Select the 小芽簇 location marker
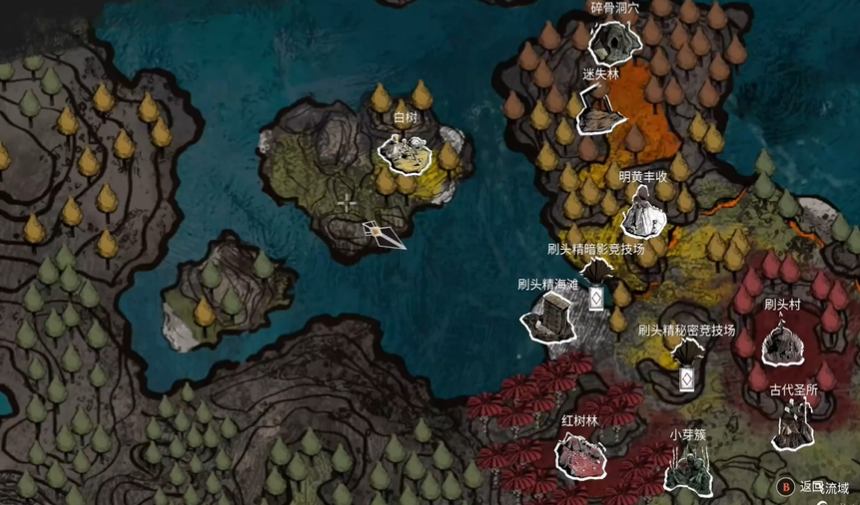 point(688,468)
